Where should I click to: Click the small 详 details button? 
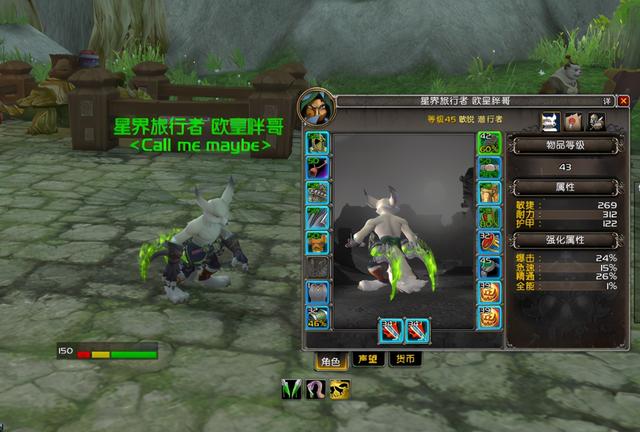[607, 101]
